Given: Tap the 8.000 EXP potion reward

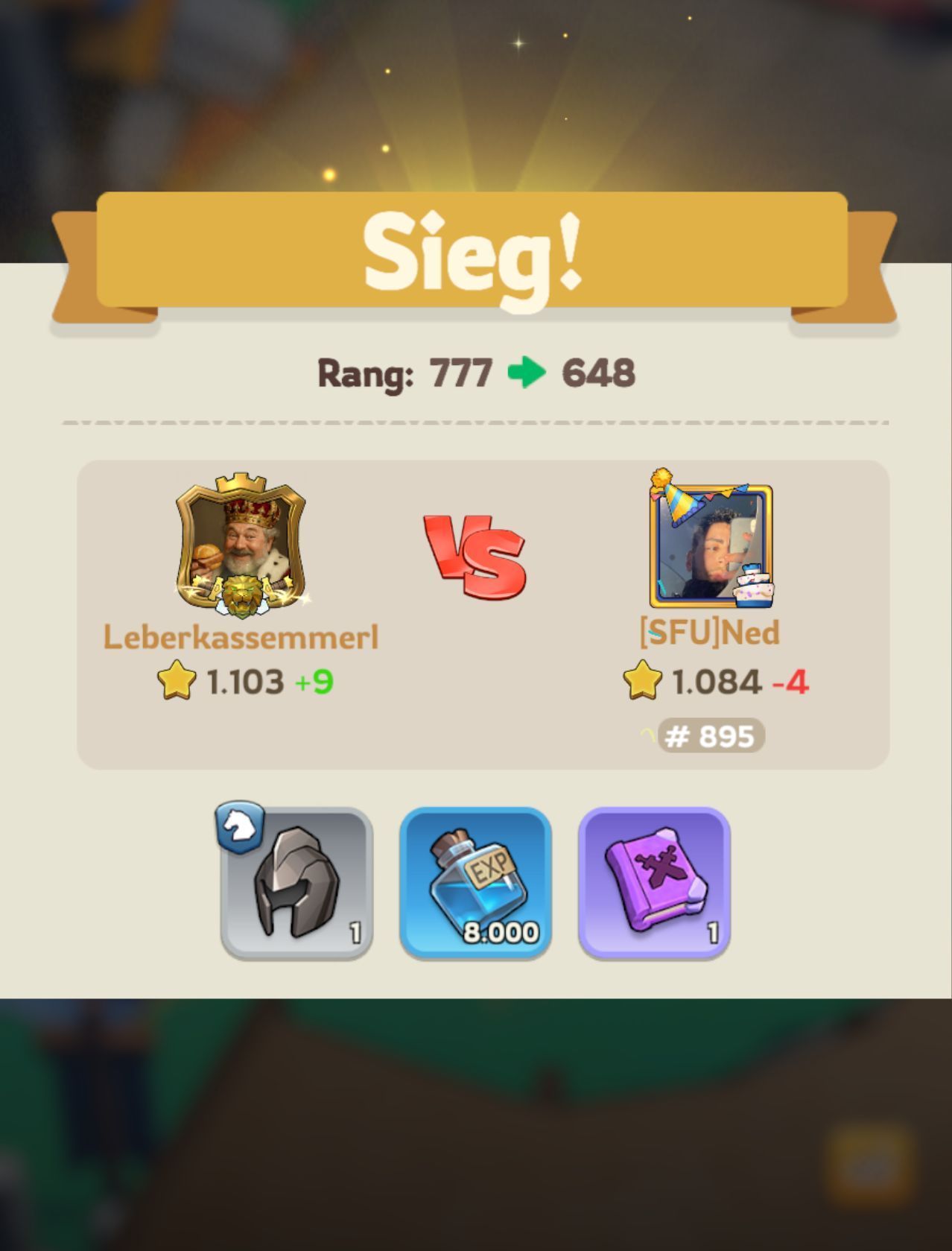Looking at the screenshot, I should coord(475,882).
